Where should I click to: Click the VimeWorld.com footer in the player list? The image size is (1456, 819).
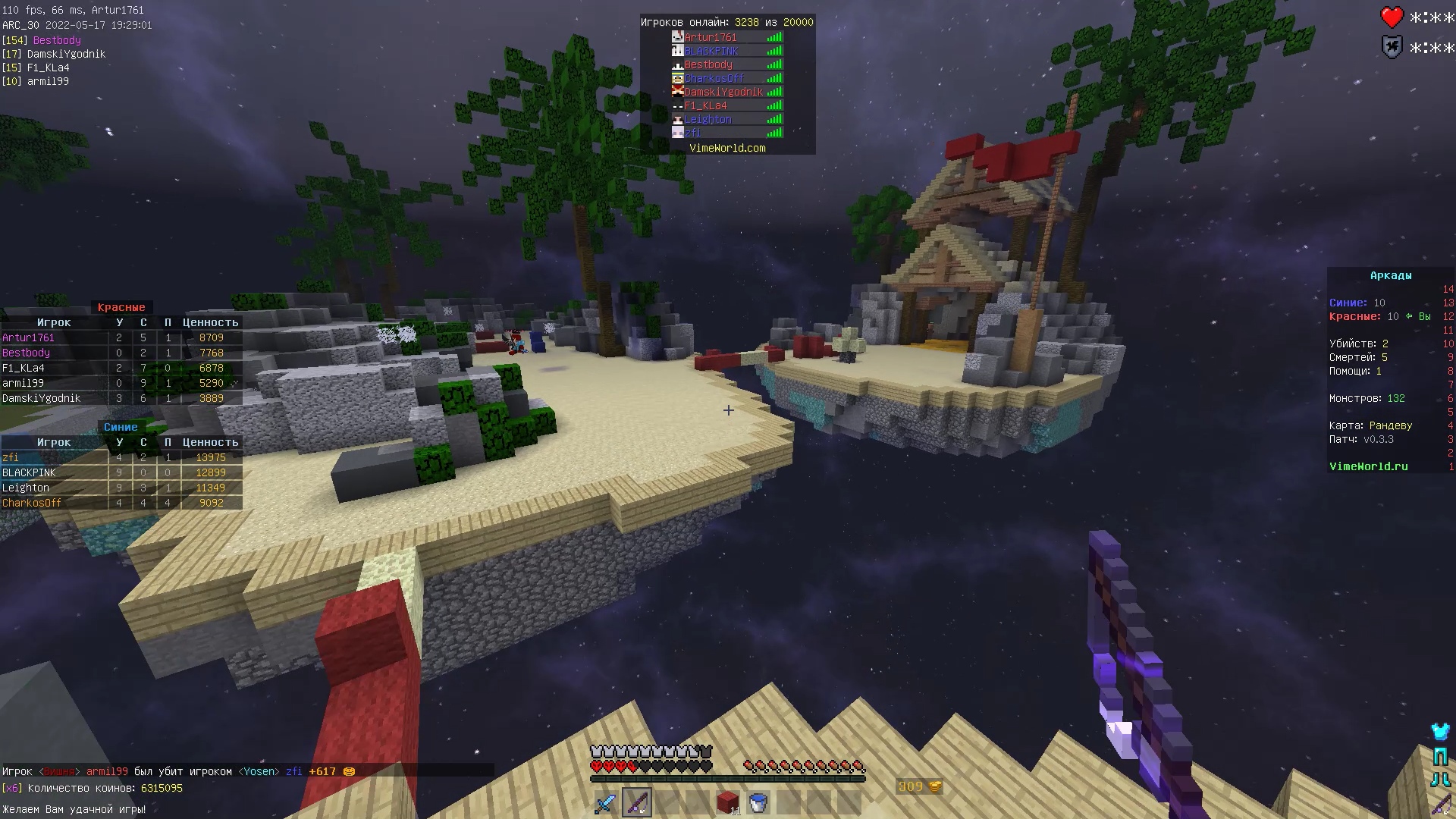click(x=727, y=148)
